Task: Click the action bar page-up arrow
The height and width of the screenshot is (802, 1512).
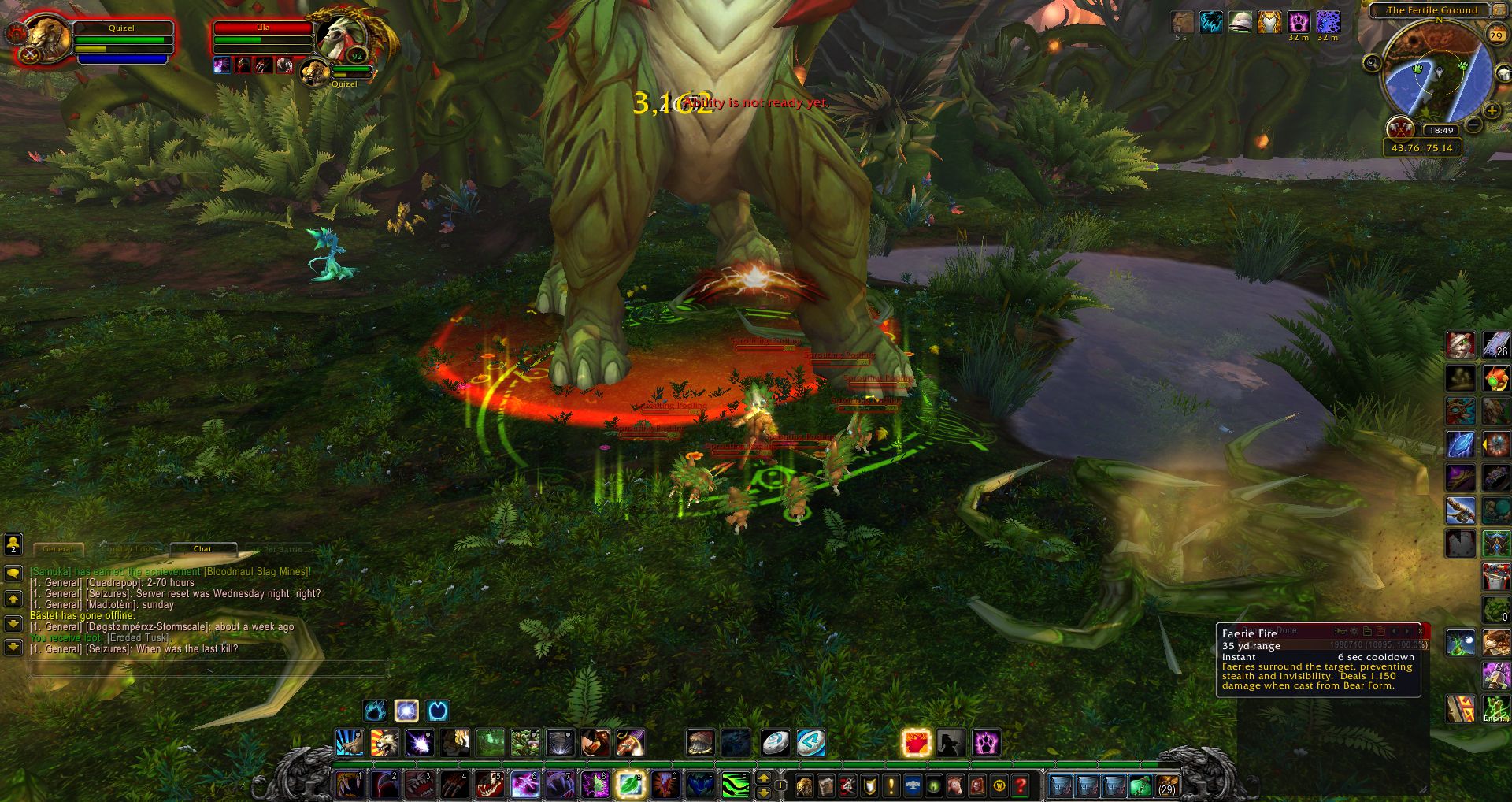Action: pos(764,778)
